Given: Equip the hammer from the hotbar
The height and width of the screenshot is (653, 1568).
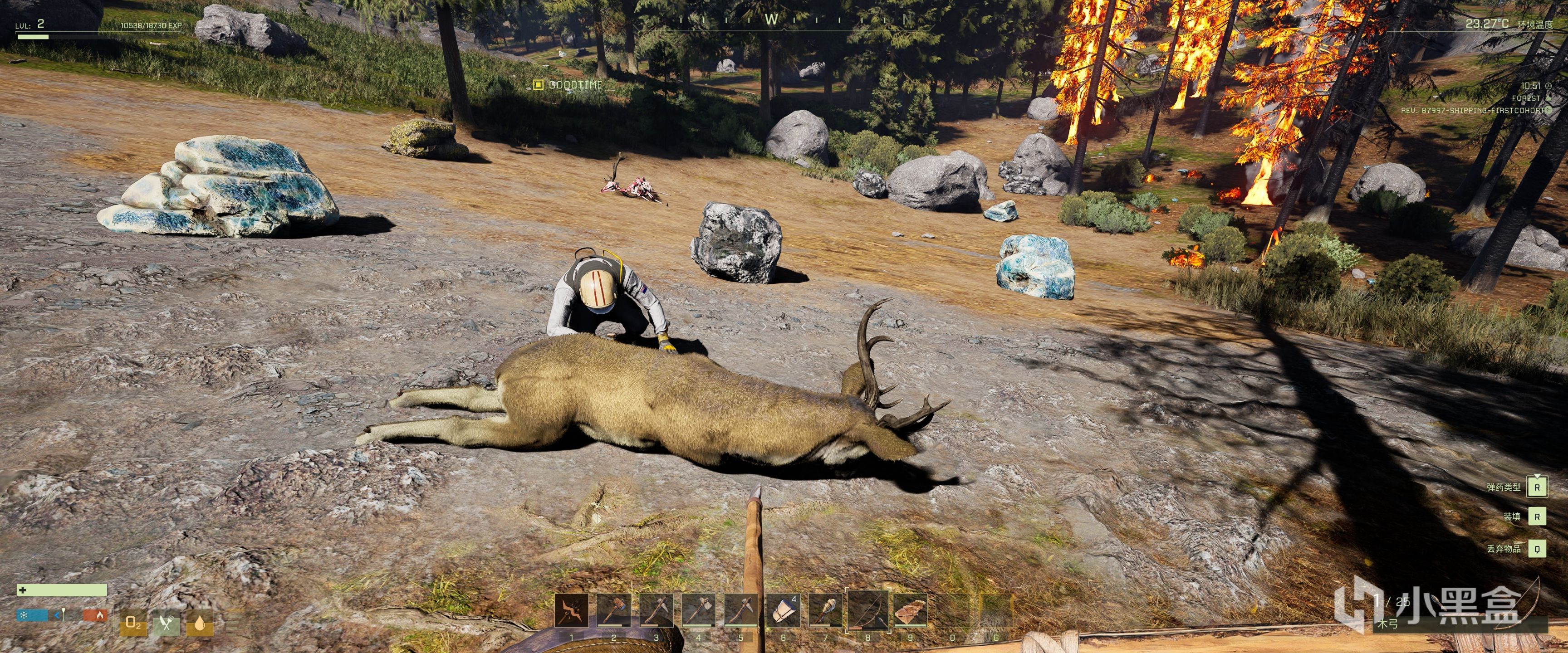Looking at the screenshot, I should point(613,611).
